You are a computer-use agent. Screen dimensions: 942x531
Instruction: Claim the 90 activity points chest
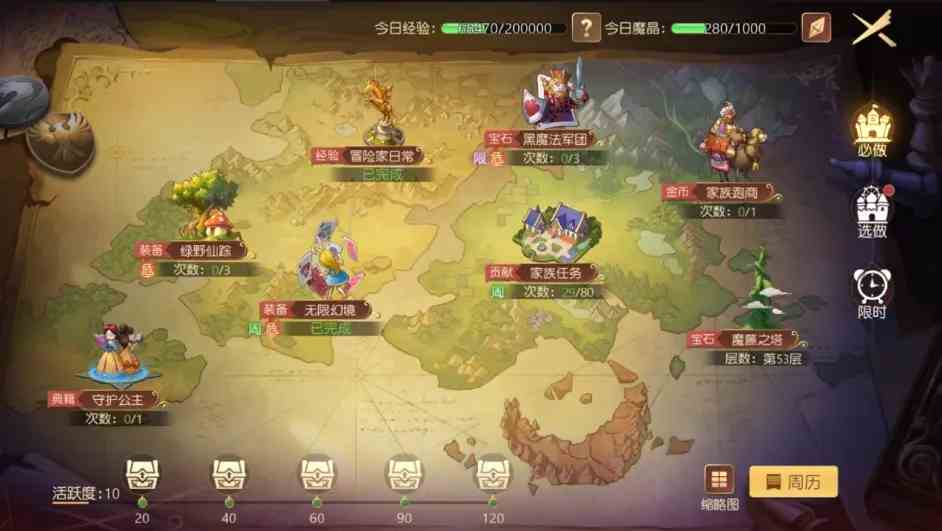404,471
